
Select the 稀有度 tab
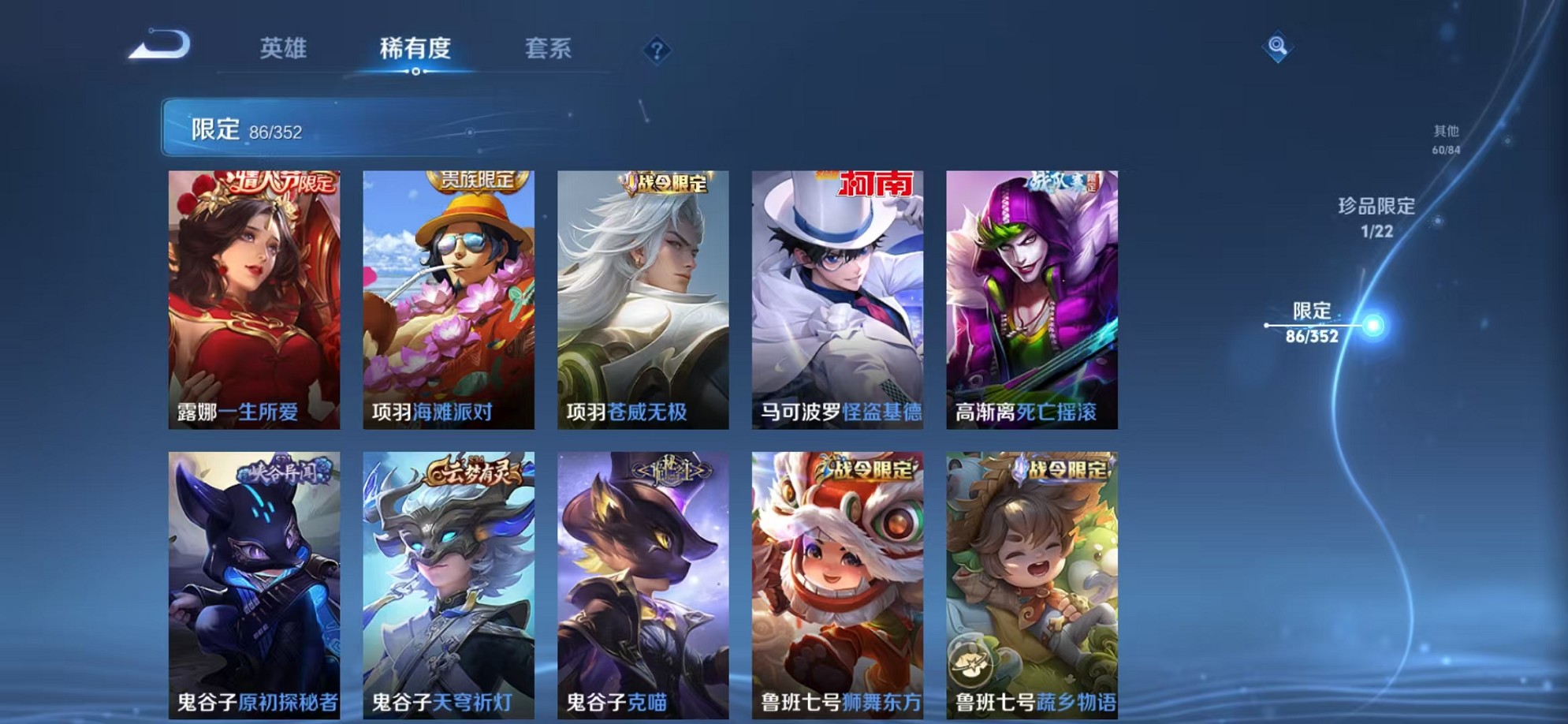[x=415, y=49]
